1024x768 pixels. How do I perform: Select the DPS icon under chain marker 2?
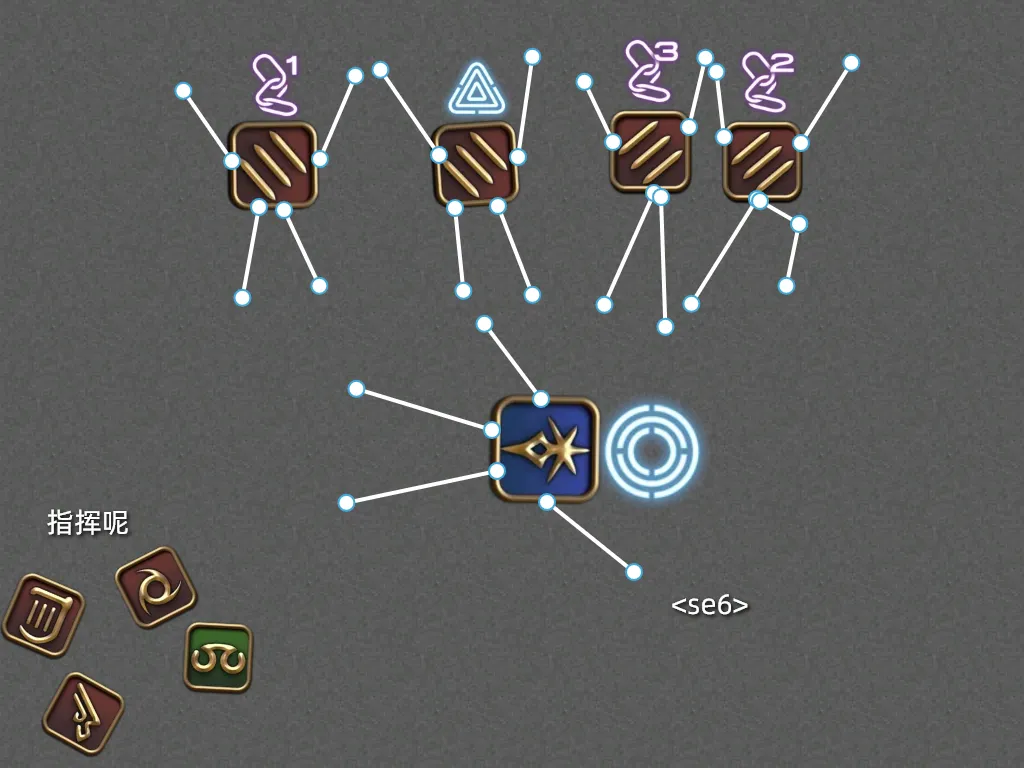pyautogui.click(x=763, y=160)
